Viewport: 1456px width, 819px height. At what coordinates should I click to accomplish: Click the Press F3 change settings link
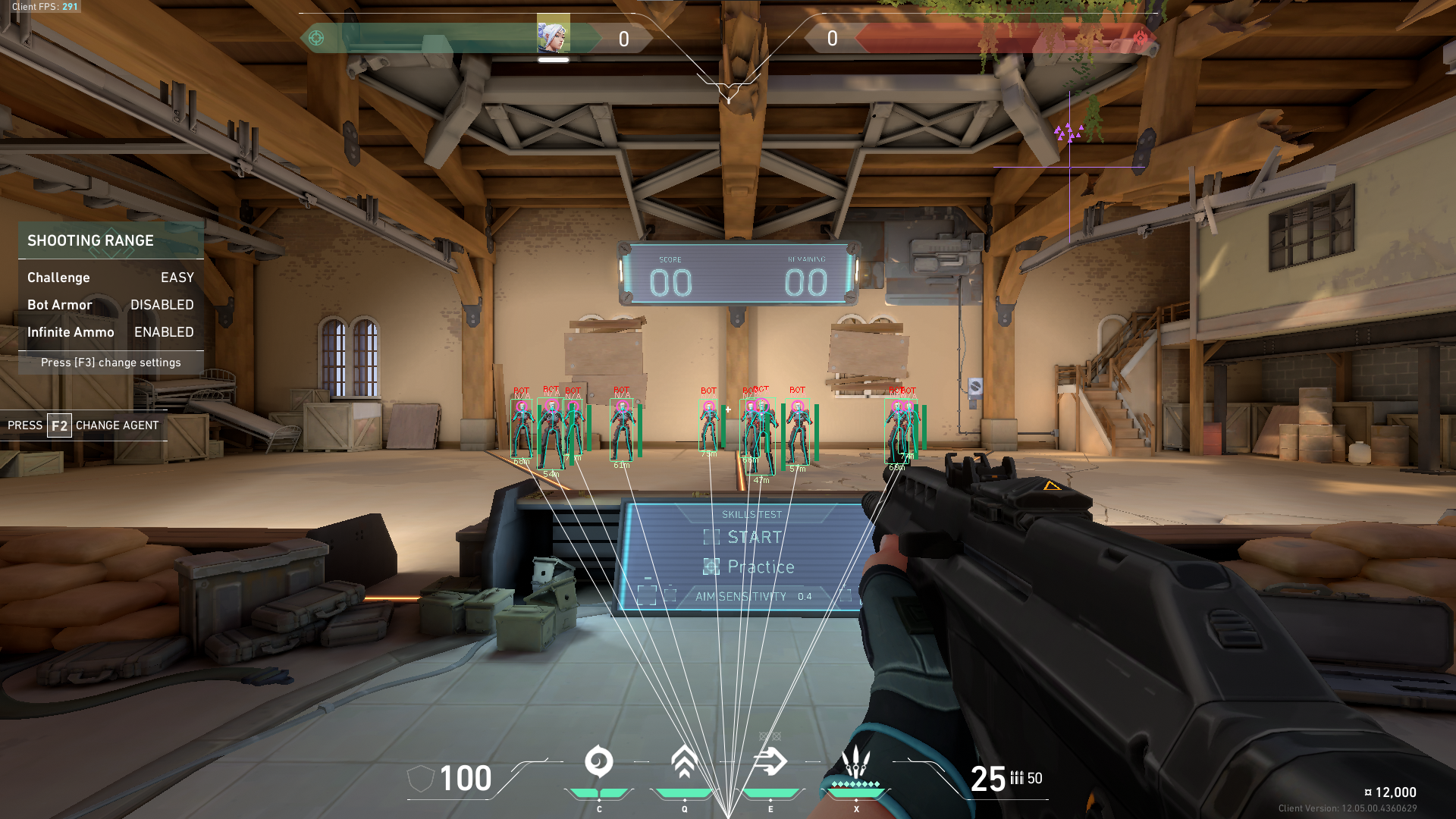click(x=111, y=362)
